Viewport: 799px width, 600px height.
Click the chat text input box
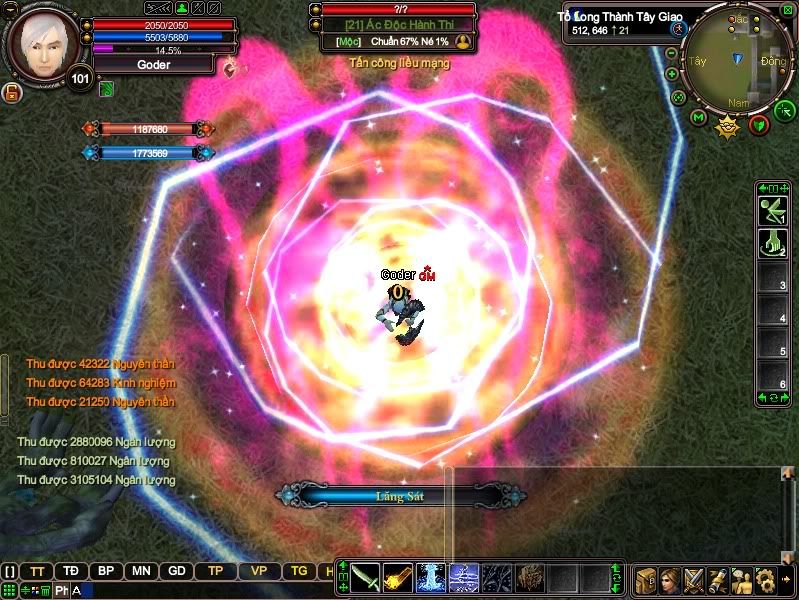click(200, 590)
